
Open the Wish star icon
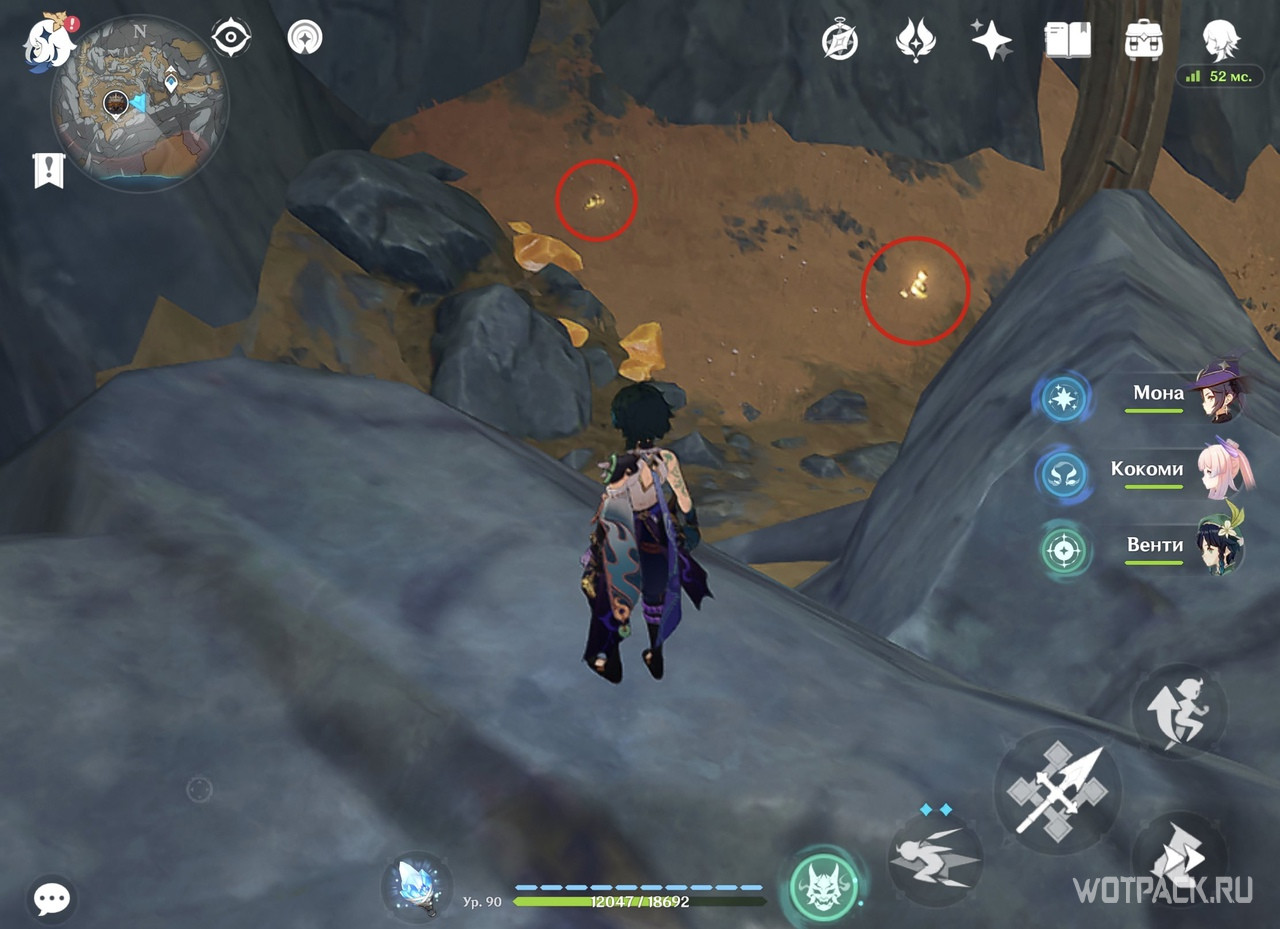[991, 40]
